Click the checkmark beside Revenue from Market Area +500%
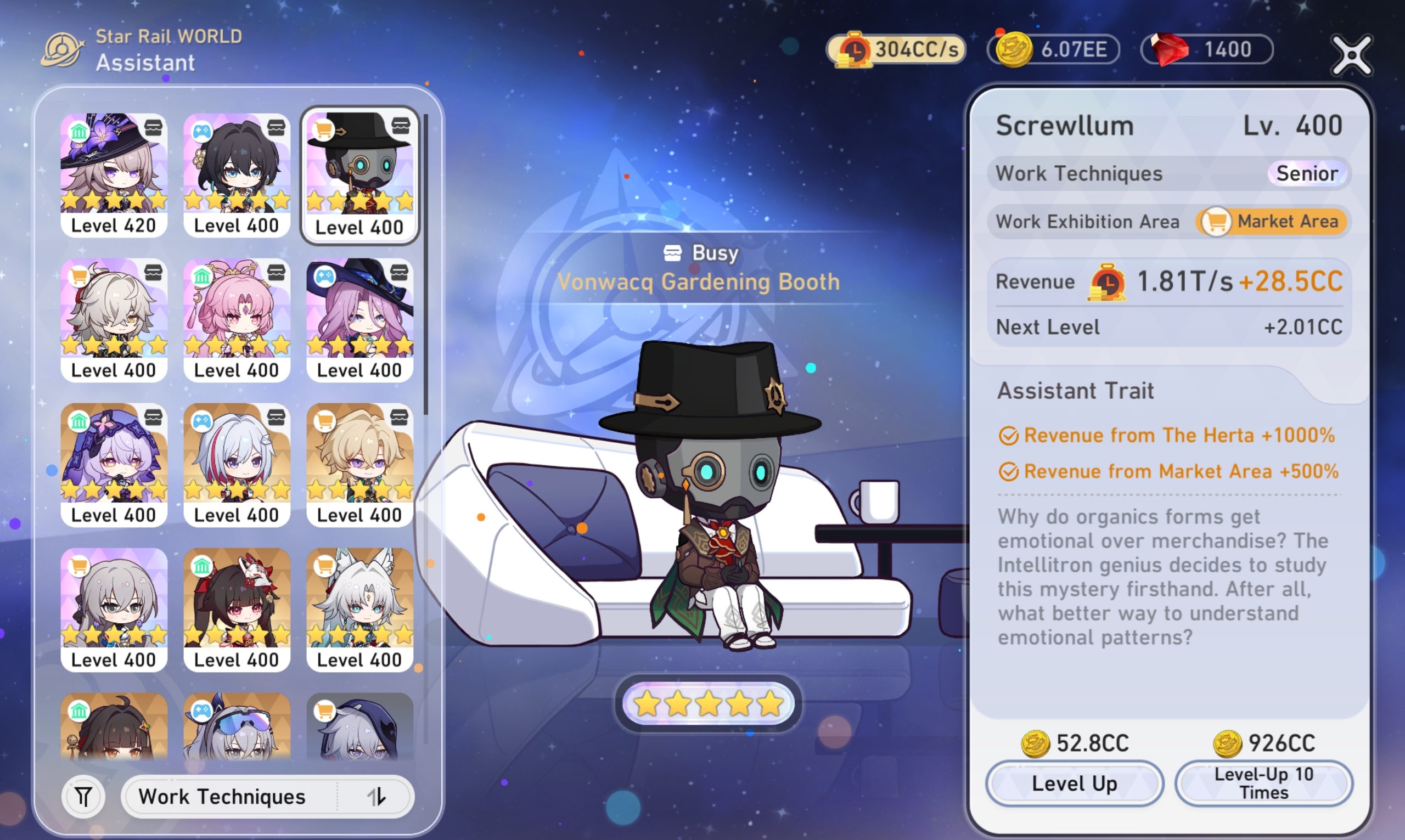 click(x=1010, y=471)
